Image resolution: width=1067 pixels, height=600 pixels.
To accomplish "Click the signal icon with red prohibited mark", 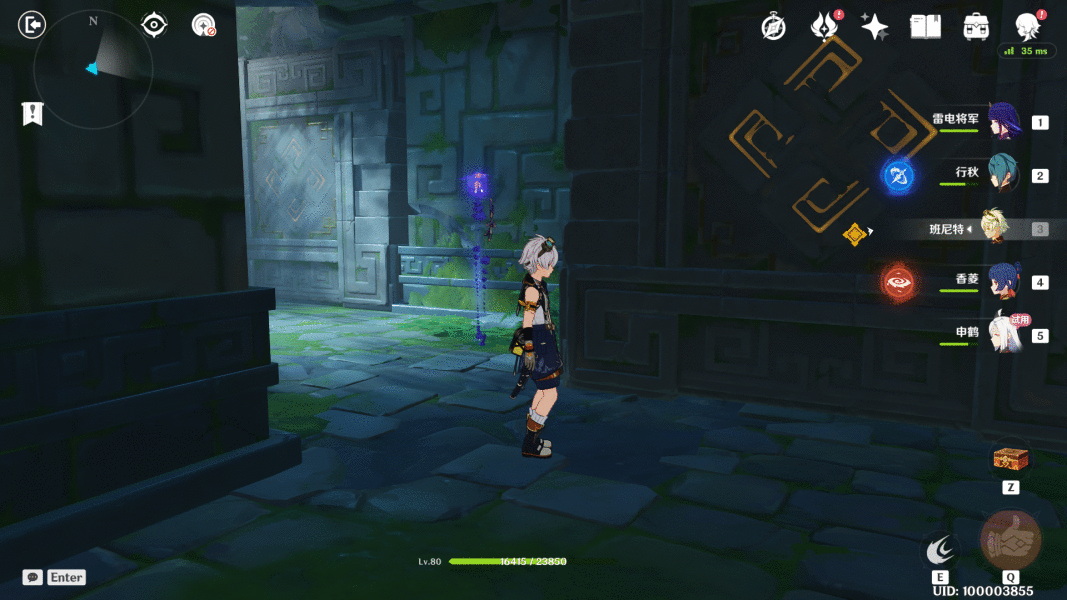I will (204, 25).
